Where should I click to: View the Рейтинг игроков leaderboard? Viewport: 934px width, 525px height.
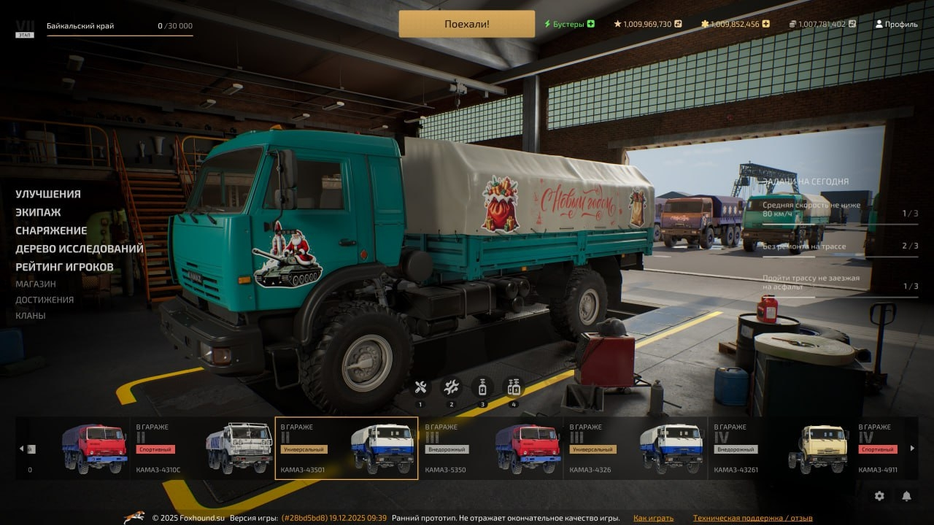64,267
